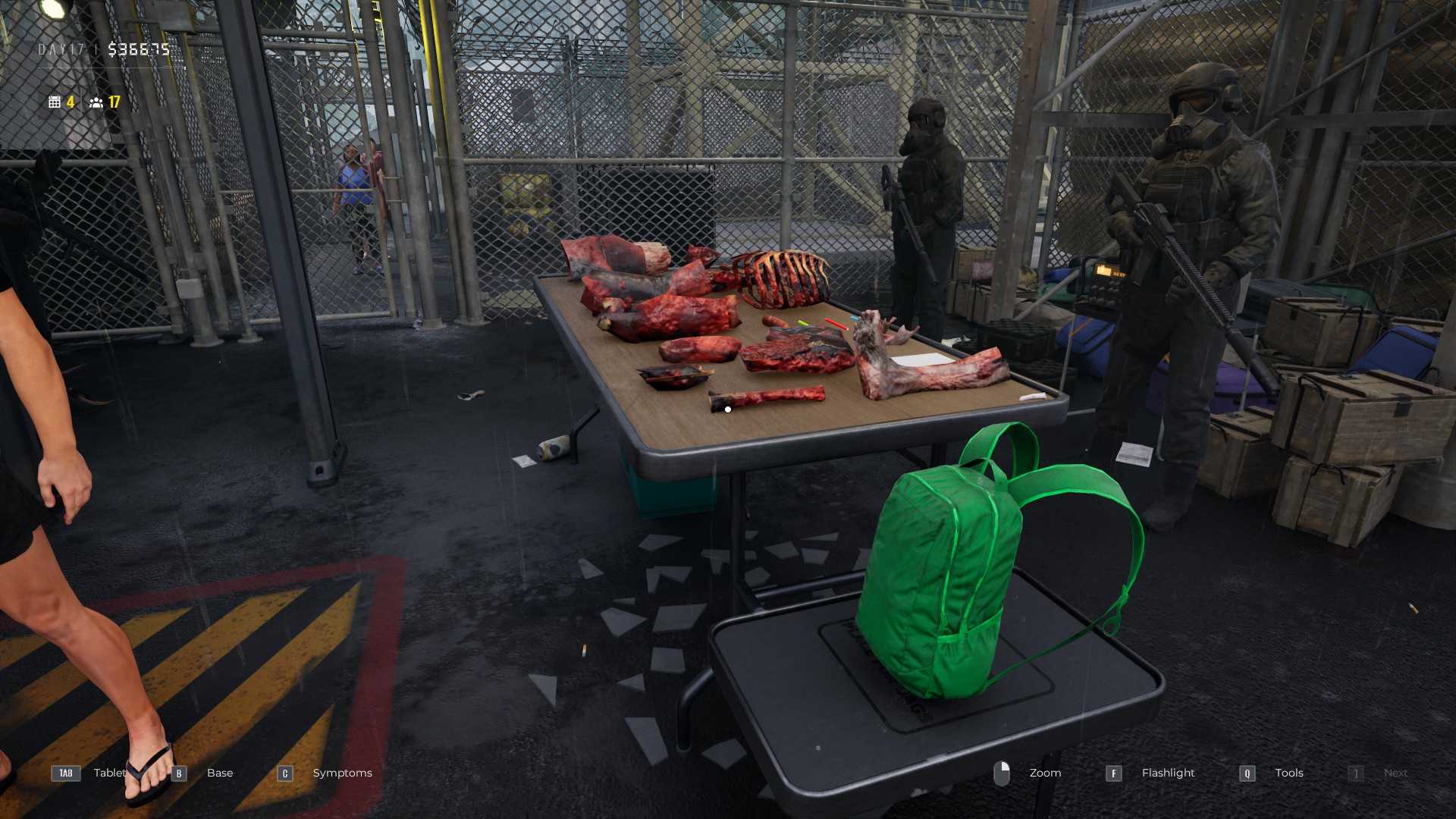This screenshot has width=1456, height=819.
Task: Click the Q key badge beside Tools
Action: point(1246,773)
